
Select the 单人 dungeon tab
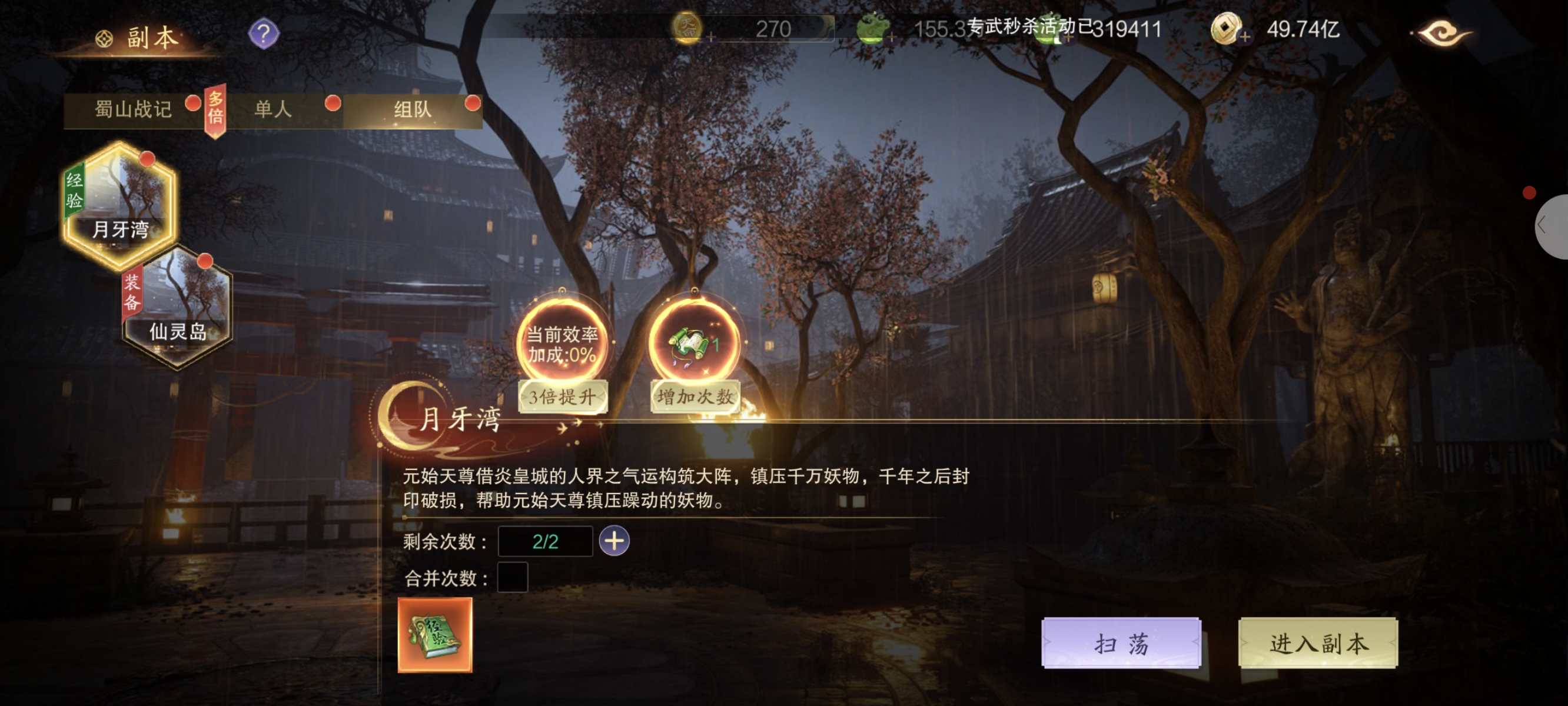pyautogui.click(x=273, y=109)
